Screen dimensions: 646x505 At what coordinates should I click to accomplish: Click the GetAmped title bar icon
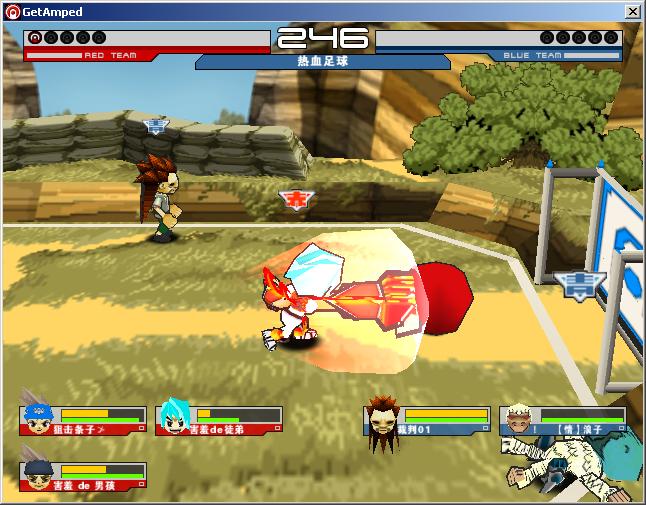click(x=12, y=11)
